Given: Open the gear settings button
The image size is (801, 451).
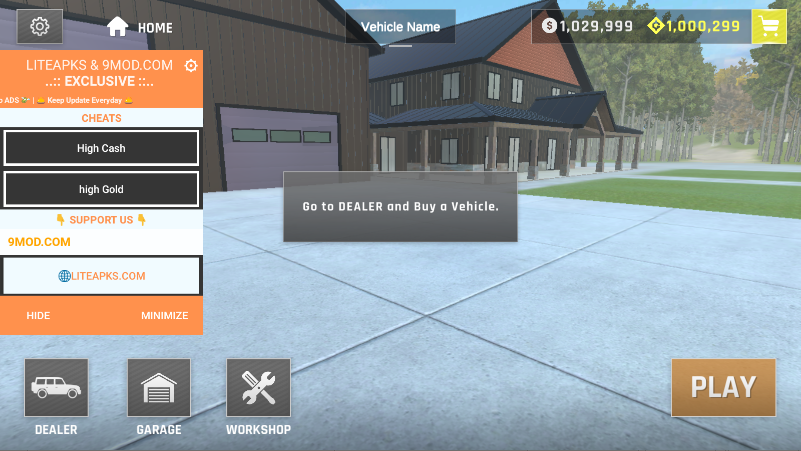Looking at the screenshot, I should [40, 26].
